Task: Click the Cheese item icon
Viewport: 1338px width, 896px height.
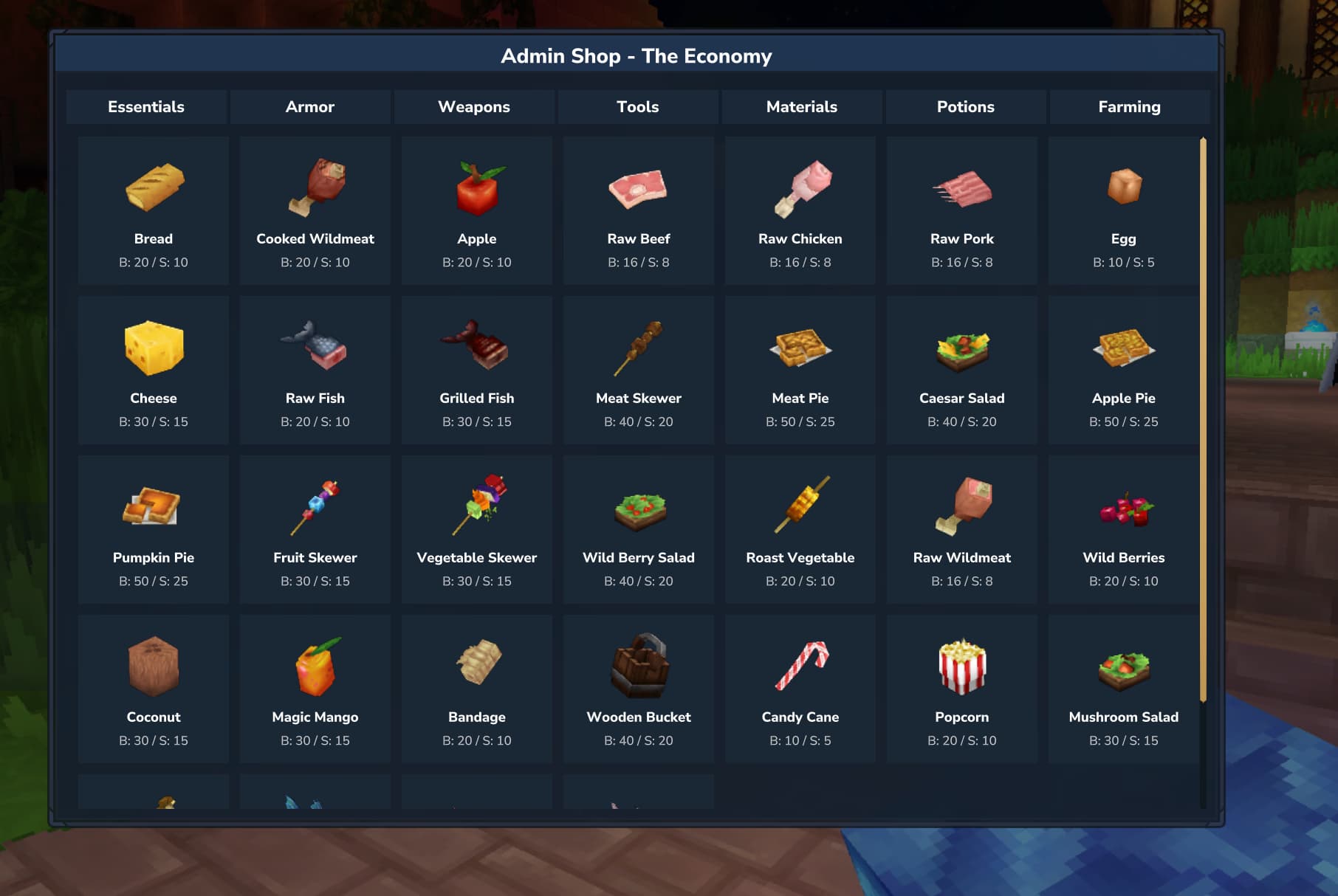Action: click(x=153, y=347)
